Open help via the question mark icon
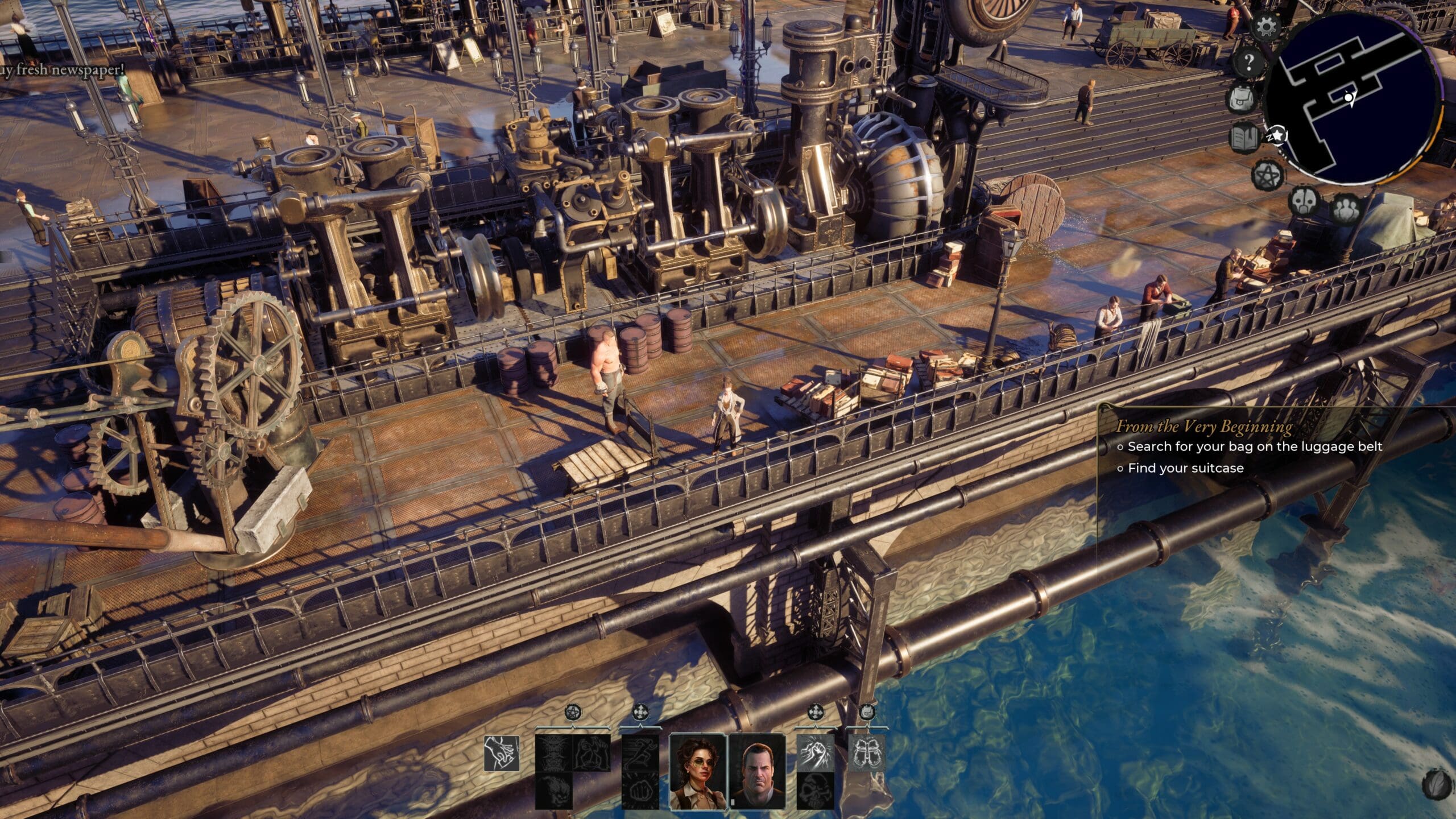1456x819 pixels. (x=1248, y=62)
